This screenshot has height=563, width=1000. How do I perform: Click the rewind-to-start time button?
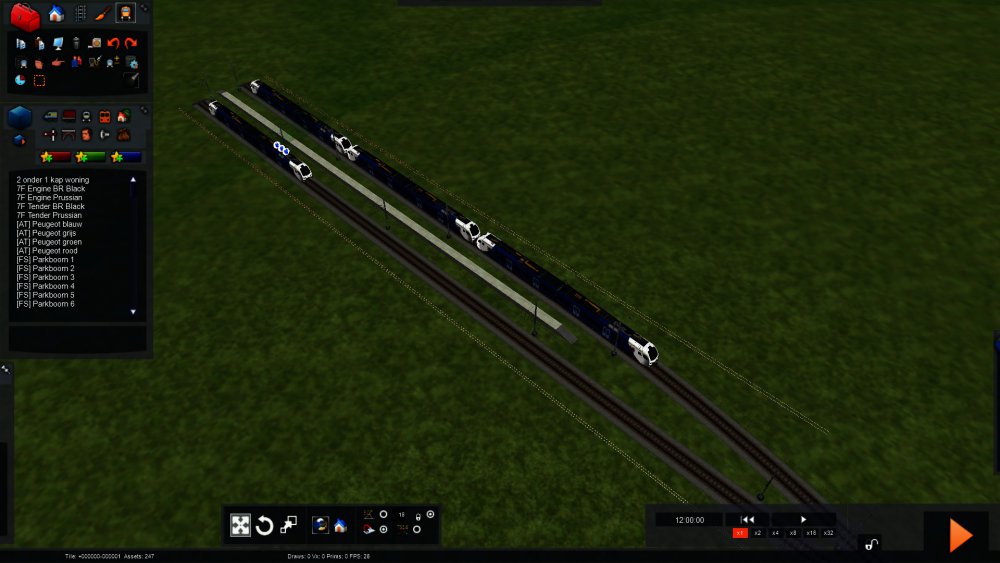747,520
